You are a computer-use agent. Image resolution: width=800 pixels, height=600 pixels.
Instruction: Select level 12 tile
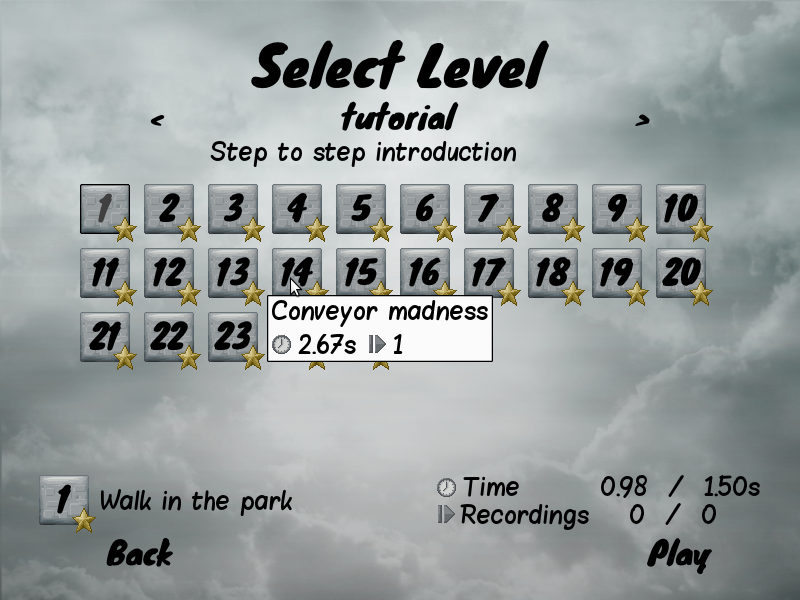point(168,273)
